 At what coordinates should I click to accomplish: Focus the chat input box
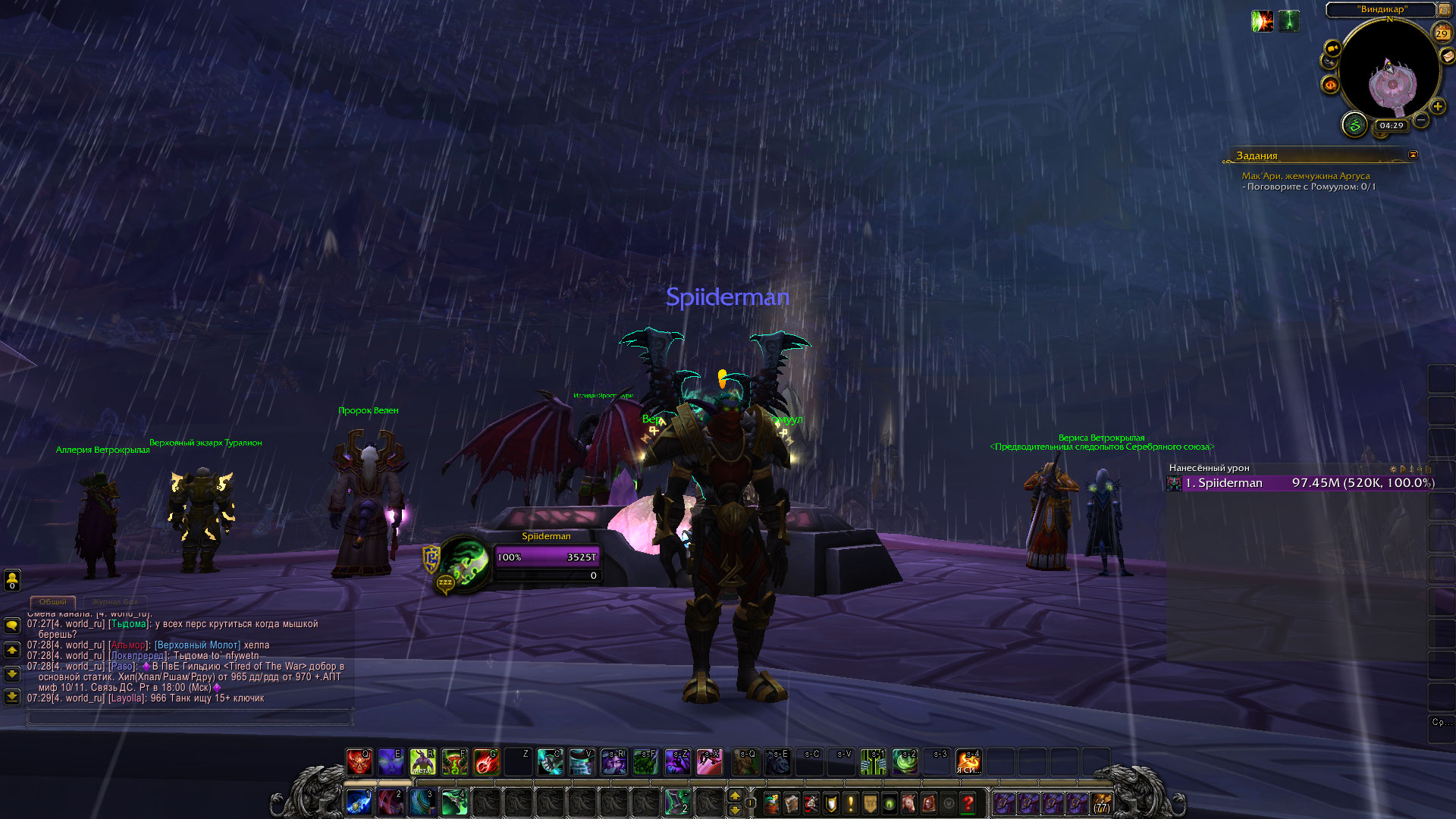(190, 717)
